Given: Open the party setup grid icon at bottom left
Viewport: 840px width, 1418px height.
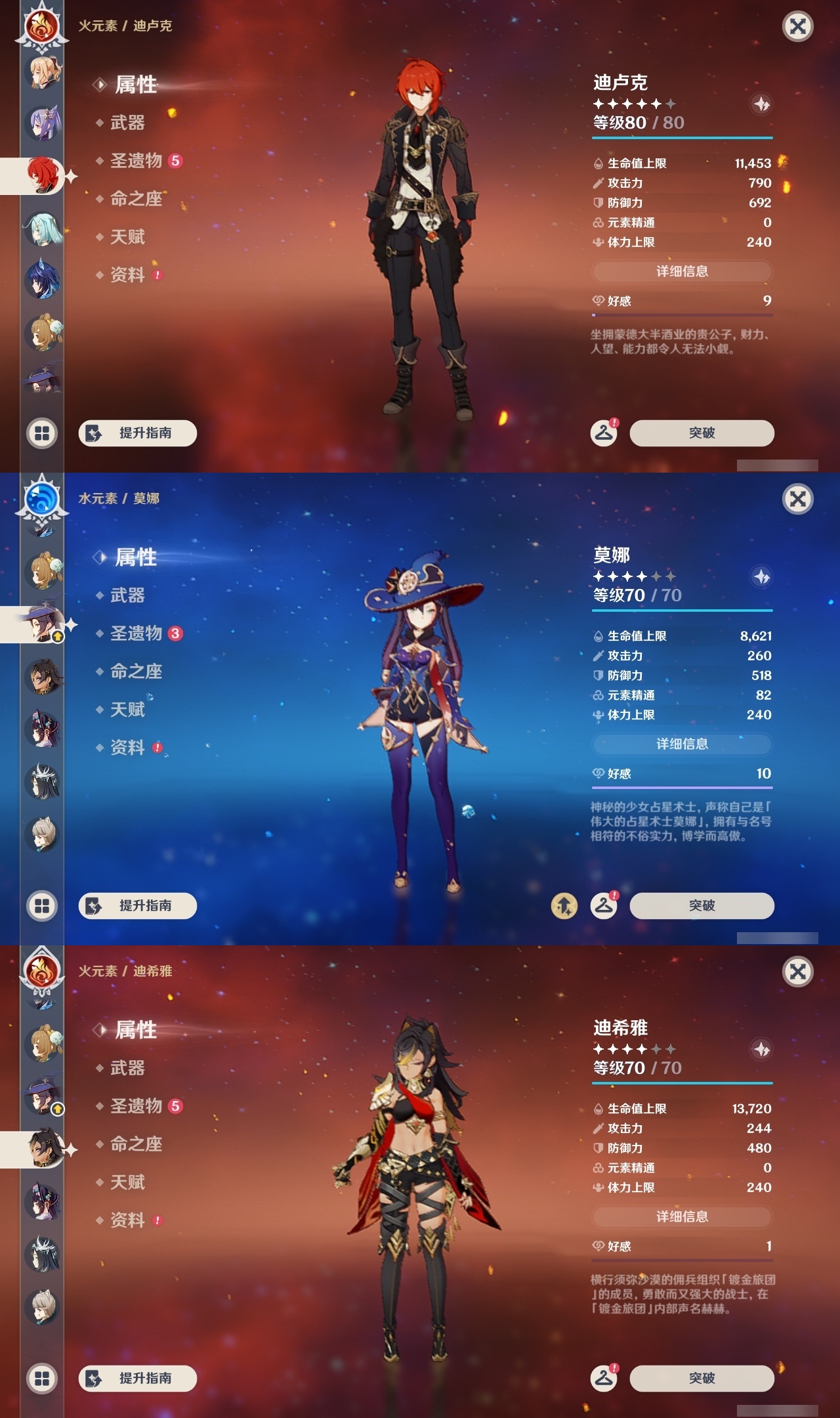Looking at the screenshot, I should pos(41,433).
